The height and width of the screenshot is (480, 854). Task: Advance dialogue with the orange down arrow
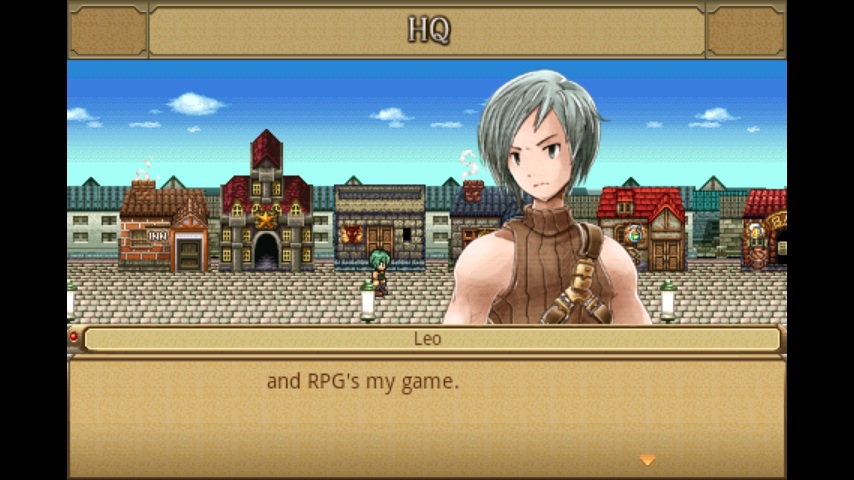[x=647, y=460]
